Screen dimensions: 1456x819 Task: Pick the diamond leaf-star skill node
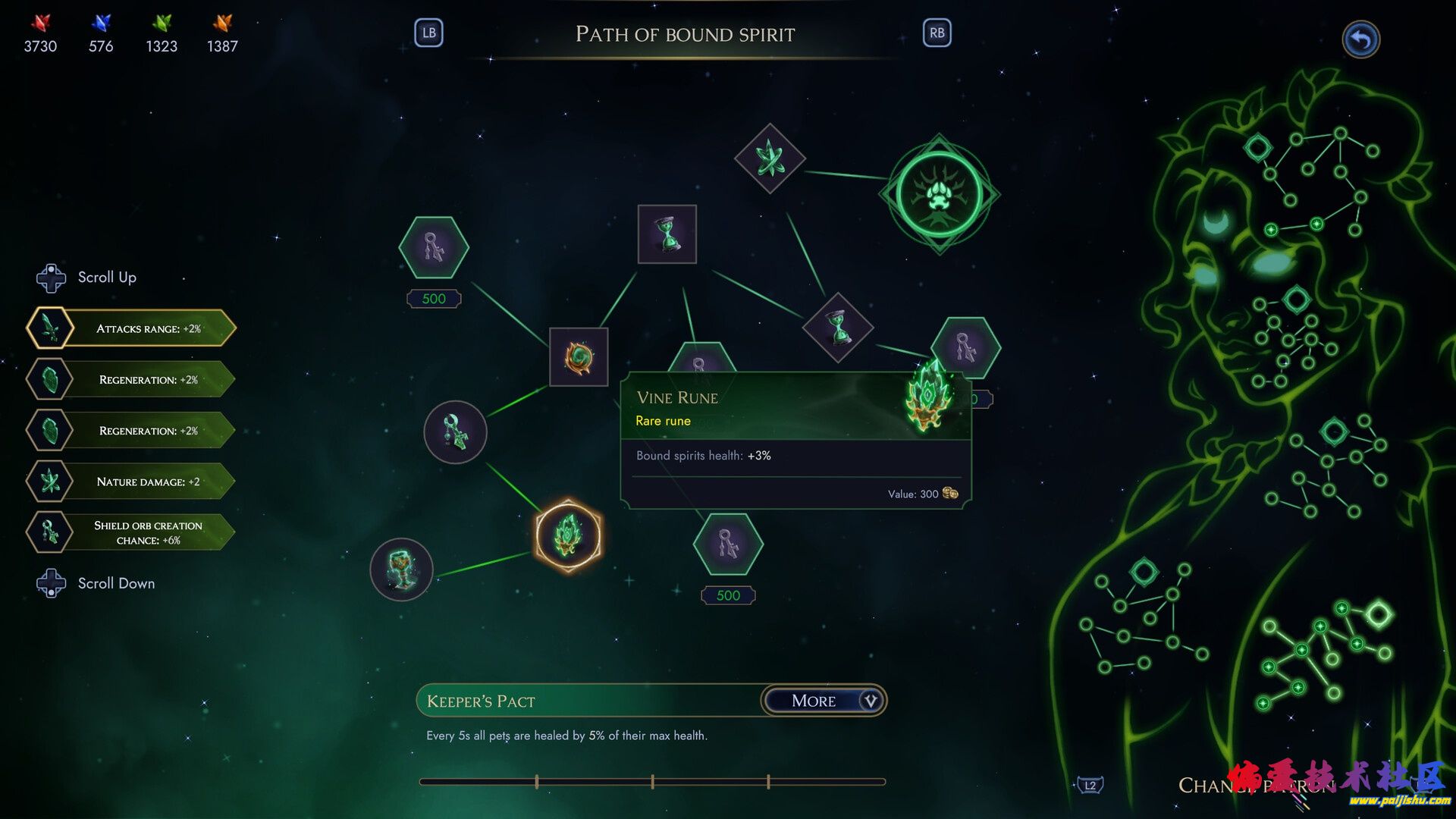click(x=770, y=158)
